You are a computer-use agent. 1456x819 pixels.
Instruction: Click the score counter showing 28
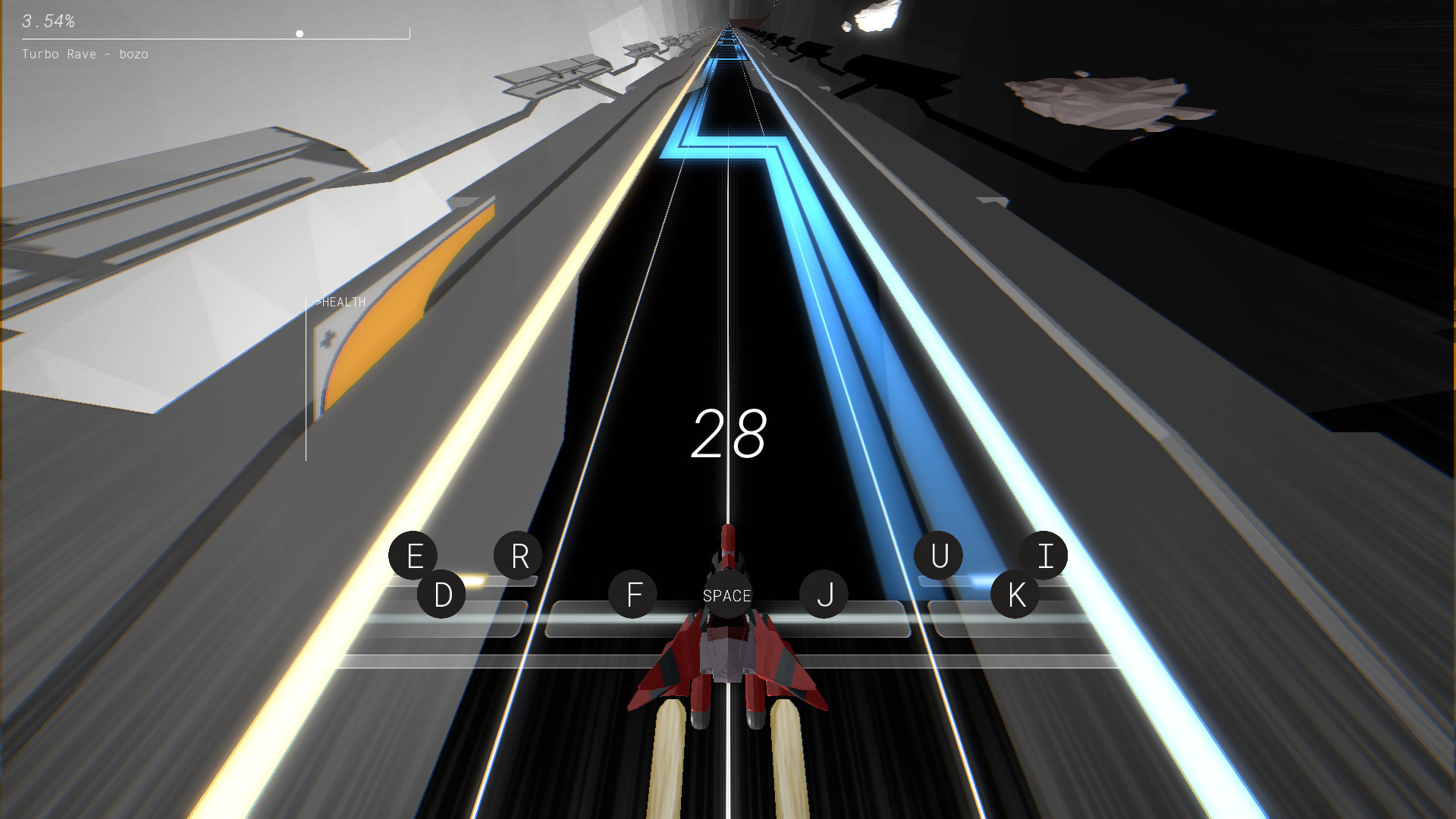coord(730,432)
